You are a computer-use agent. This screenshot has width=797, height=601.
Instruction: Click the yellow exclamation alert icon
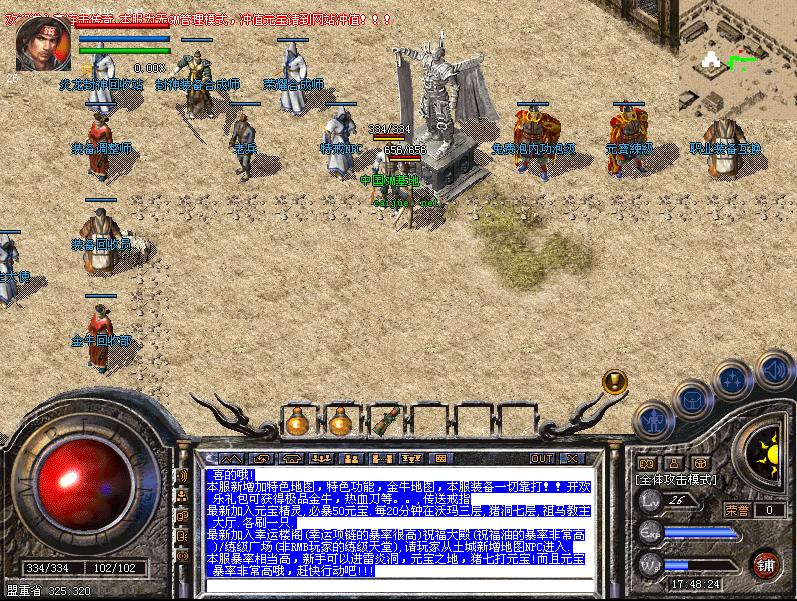(614, 382)
